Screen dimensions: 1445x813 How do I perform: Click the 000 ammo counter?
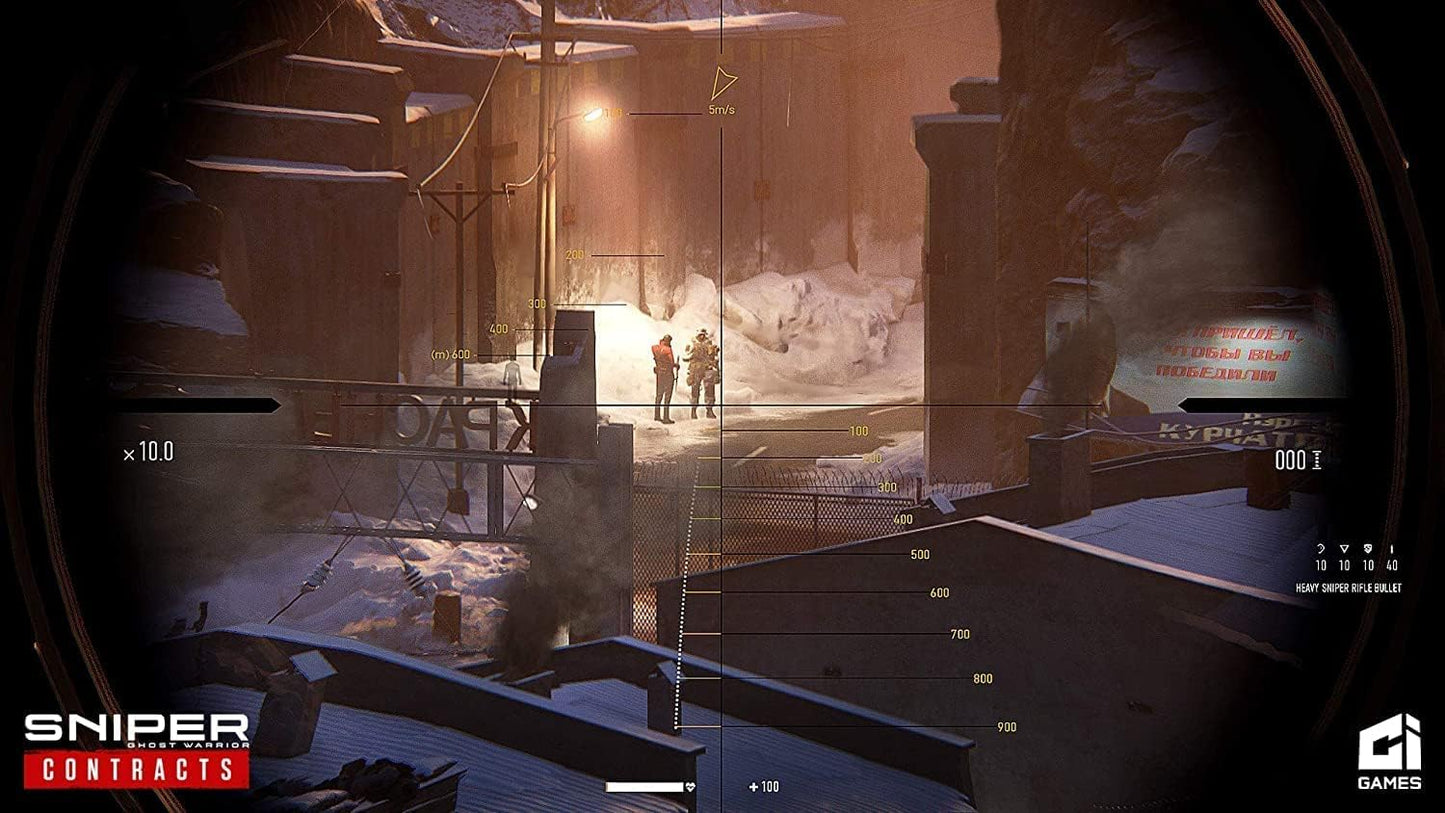coord(1292,460)
